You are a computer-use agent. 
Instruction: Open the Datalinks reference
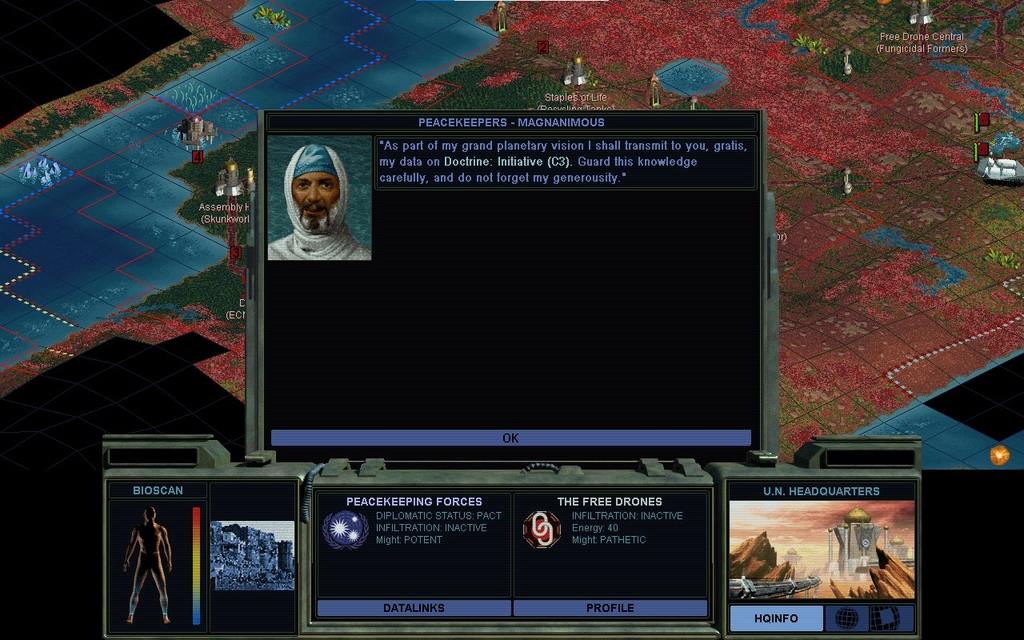pos(413,608)
